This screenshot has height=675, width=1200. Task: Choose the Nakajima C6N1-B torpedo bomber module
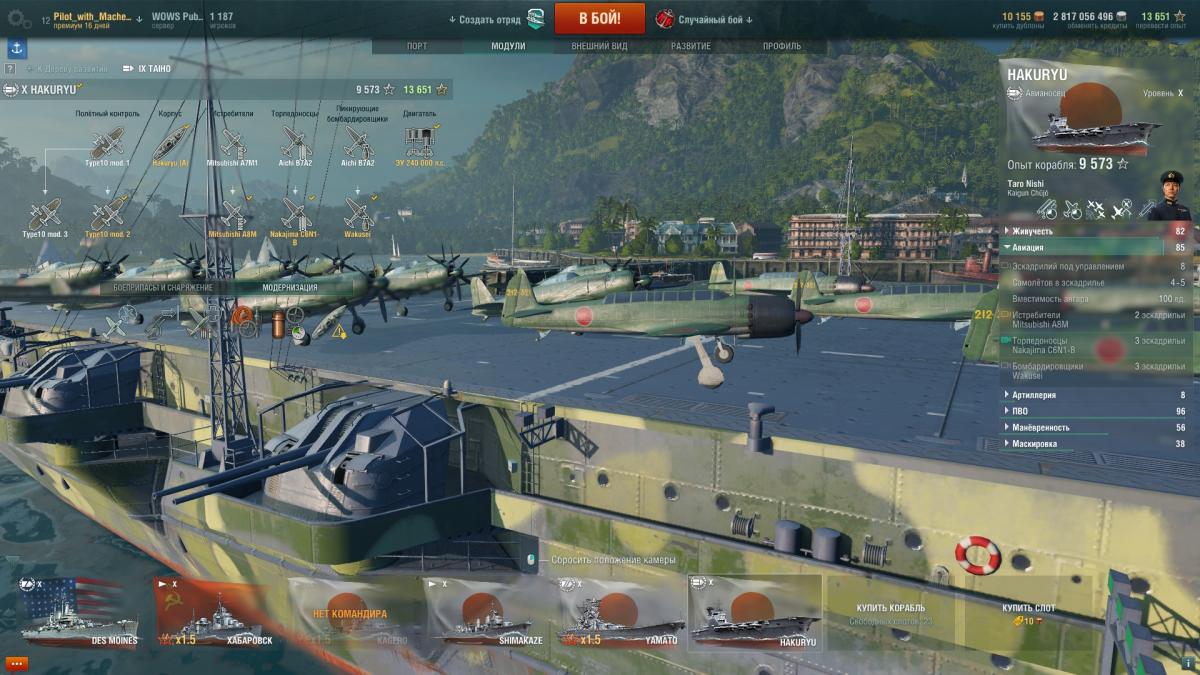pos(296,216)
